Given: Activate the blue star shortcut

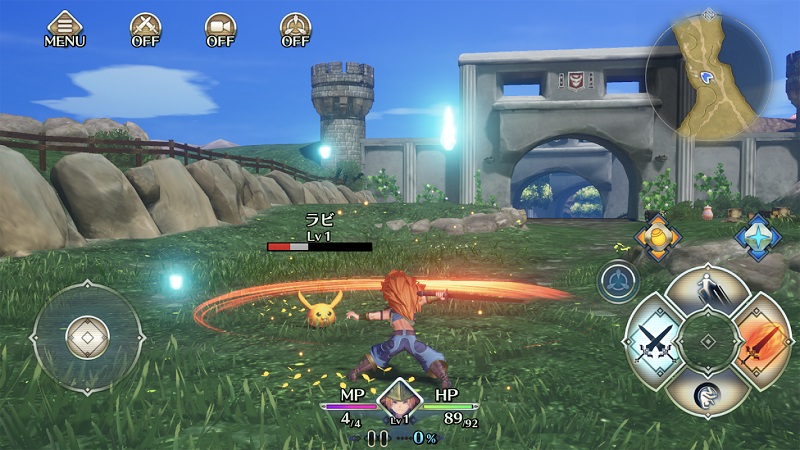Looking at the screenshot, I should 757,237.
